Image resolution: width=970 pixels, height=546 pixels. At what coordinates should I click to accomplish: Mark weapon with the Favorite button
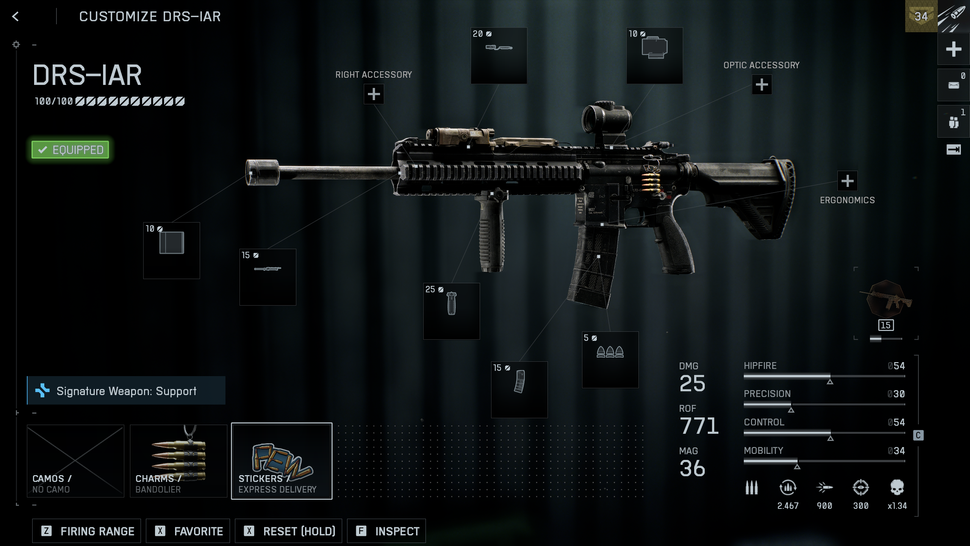pyautogui.click(x=188, y=531)
